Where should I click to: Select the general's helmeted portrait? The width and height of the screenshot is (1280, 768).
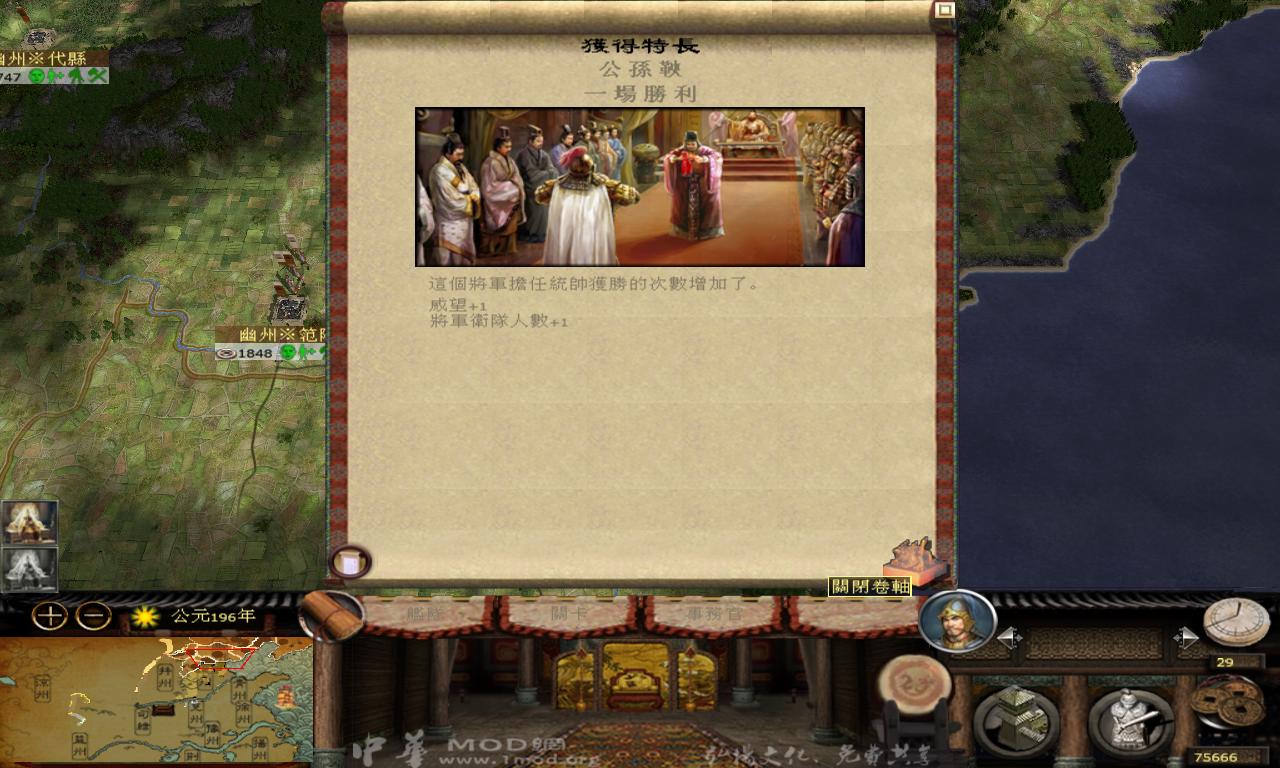coord(958,622)
